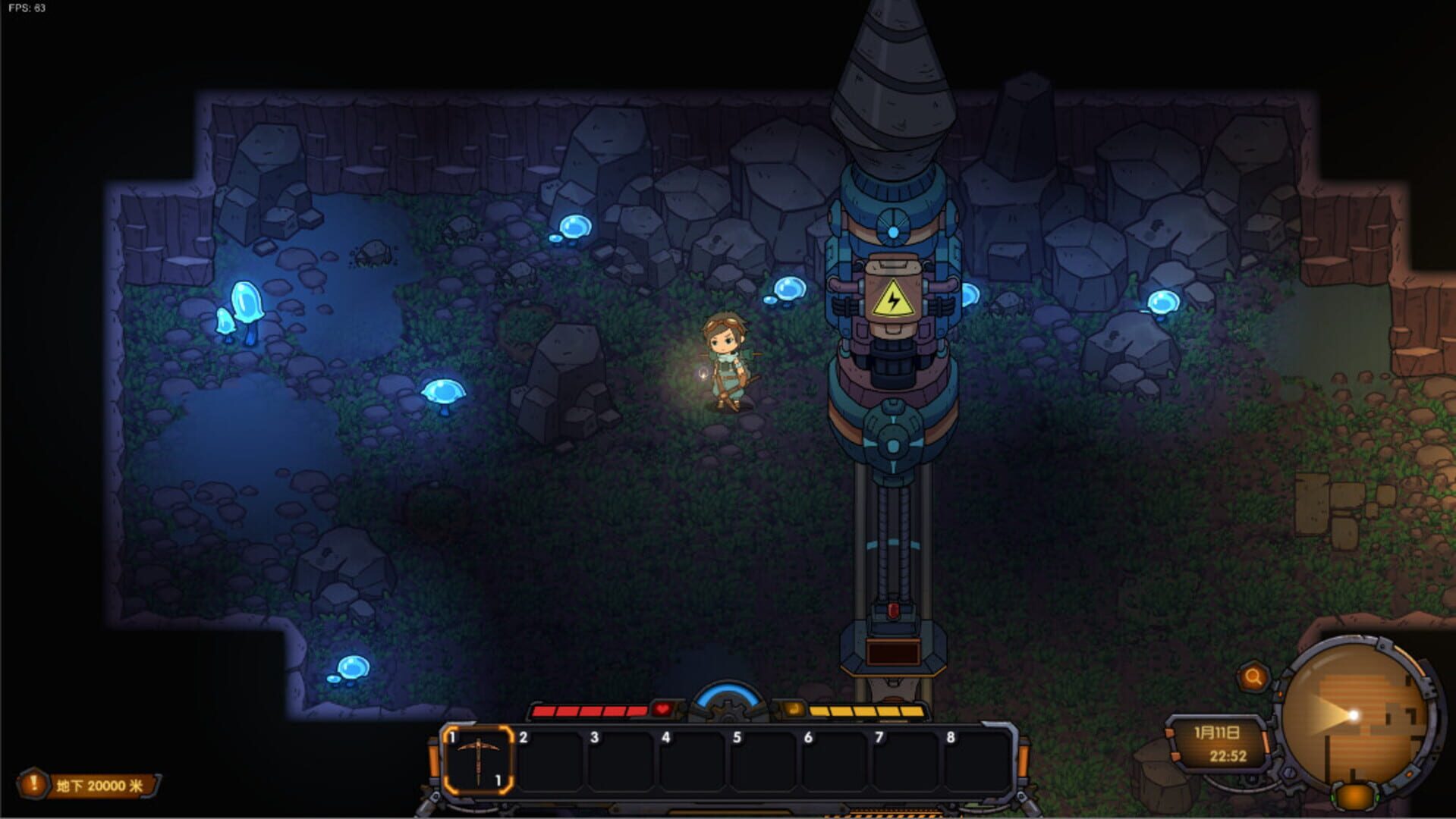Click the heart icon on the health bar
Image resolution: width=1456 pixels, height=819 pixels.
(662, 709)
